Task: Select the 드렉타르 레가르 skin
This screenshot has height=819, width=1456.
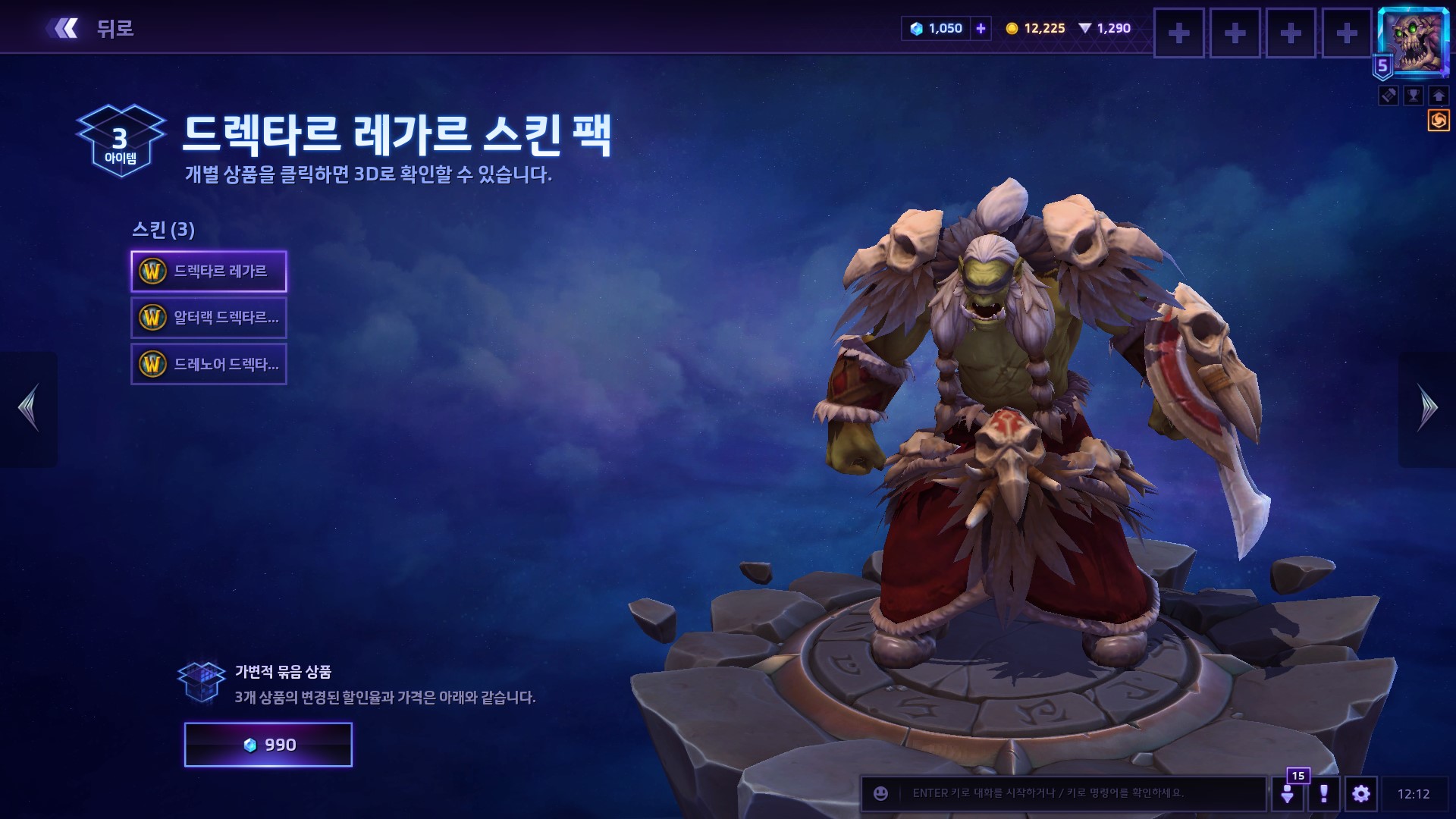Action: 209,271
